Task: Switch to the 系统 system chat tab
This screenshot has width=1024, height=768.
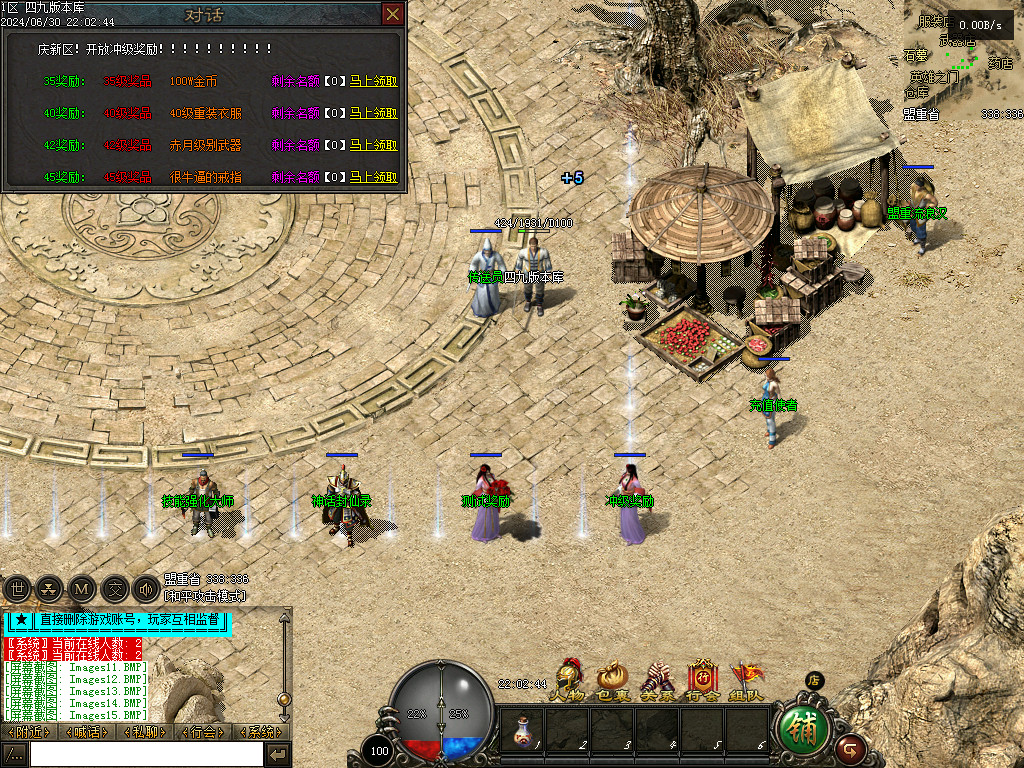Action: pos(263,732)
